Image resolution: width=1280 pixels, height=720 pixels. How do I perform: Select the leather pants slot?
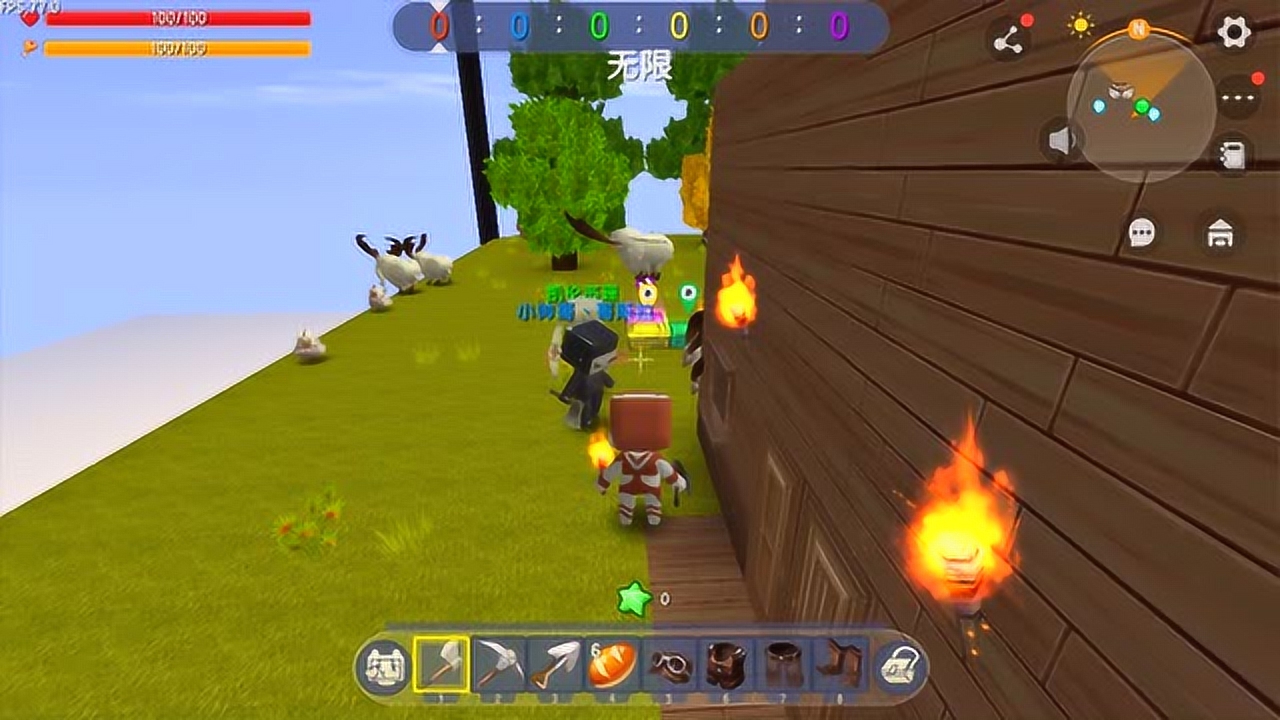click(783, 664)
